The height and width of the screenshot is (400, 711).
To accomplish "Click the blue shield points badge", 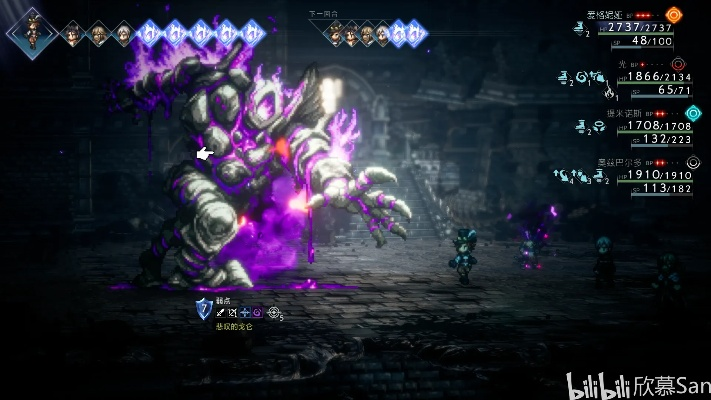I will pyautogui.click(x=203, y=310).
